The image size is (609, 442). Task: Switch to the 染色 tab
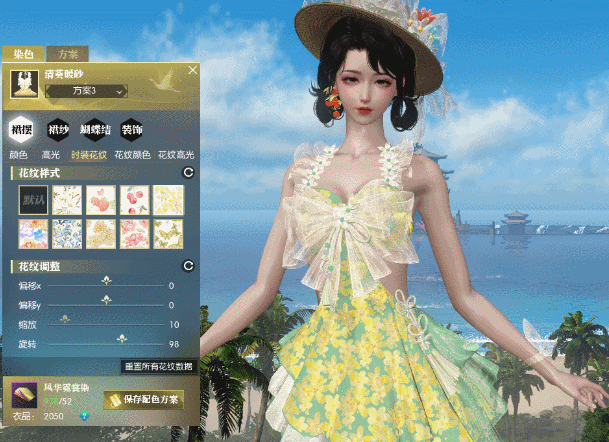[24, 54]
